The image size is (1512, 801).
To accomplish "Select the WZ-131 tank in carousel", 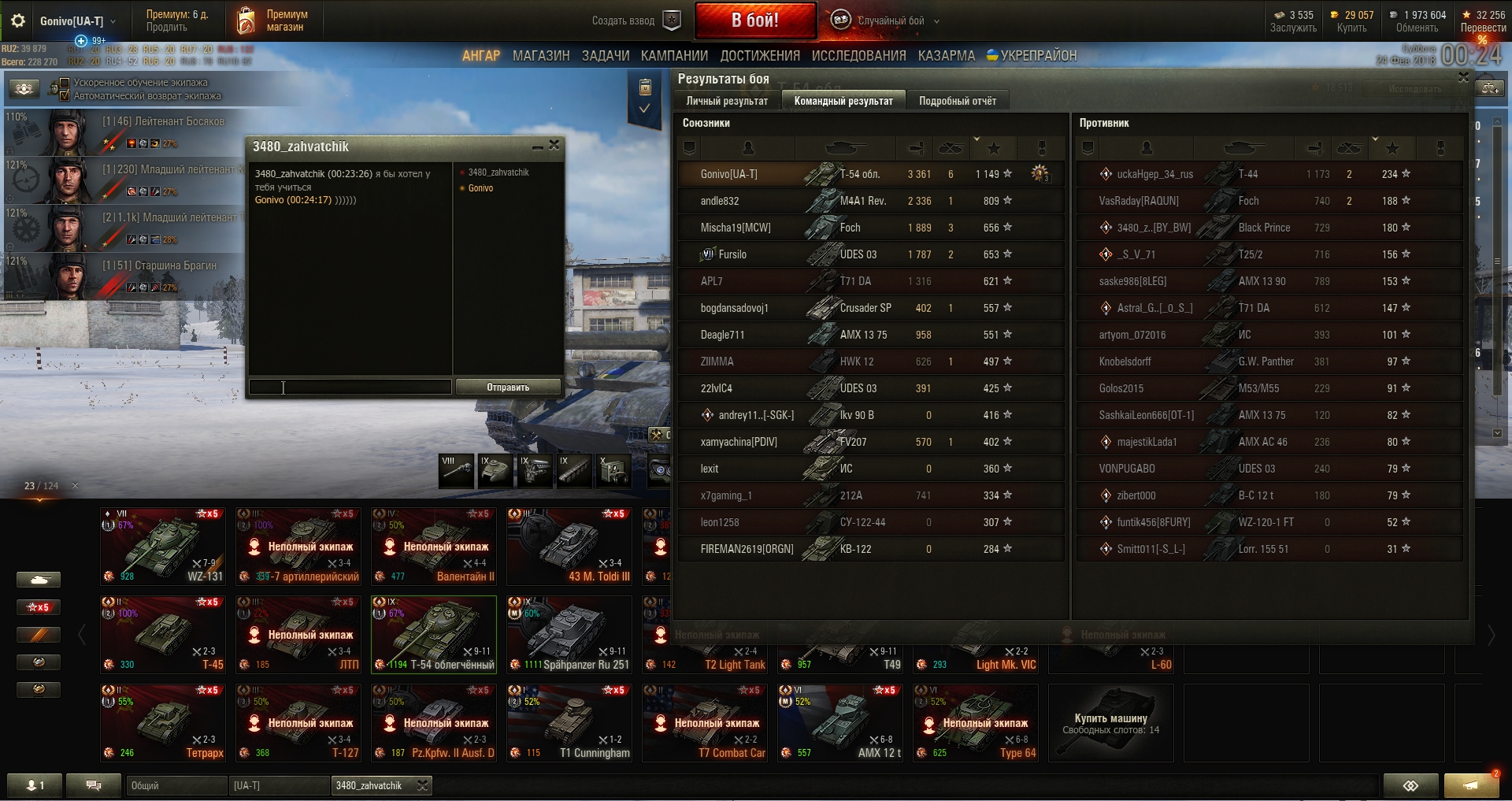I will [163, 545].
